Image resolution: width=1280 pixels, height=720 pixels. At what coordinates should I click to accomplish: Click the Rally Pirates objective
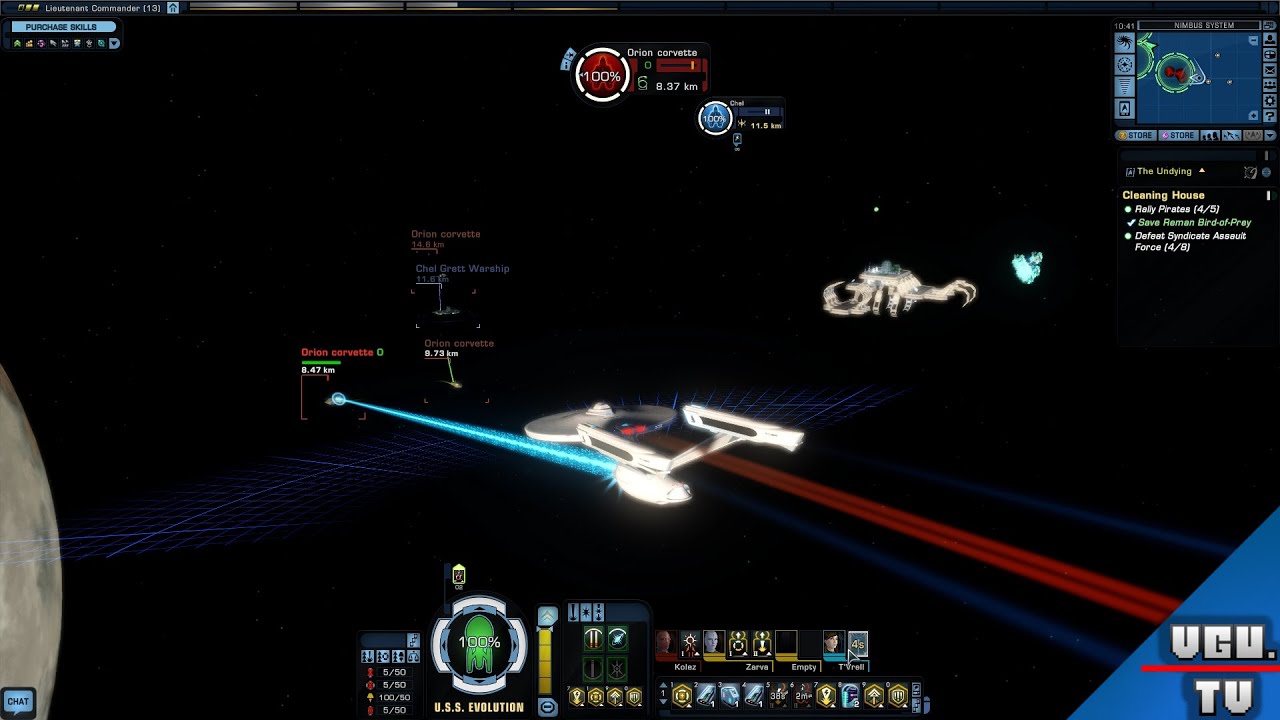(x=1176, y=209)
